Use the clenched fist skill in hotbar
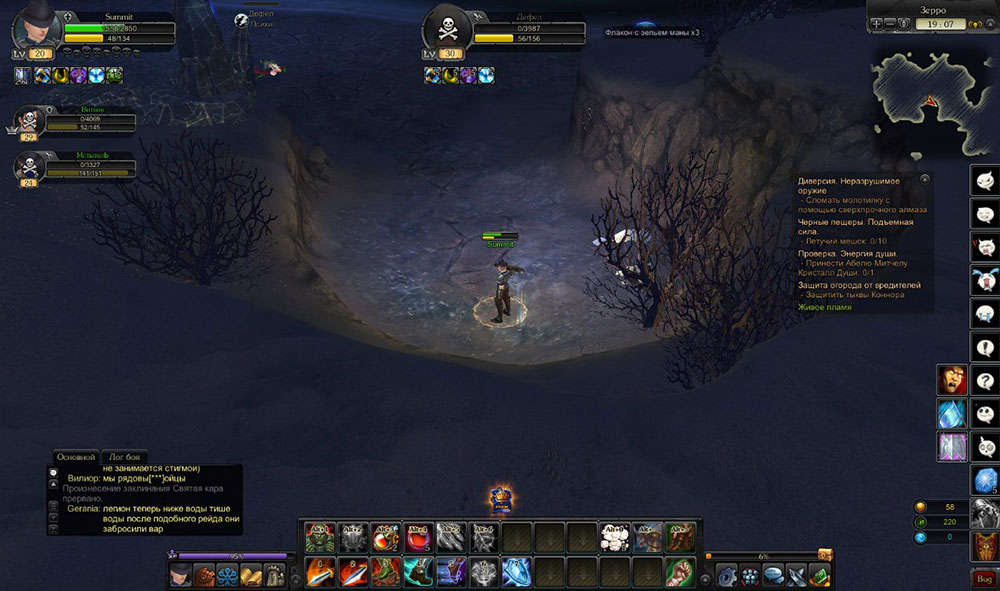The width and height of the screenshot is (1000, 591). (680, 572)
